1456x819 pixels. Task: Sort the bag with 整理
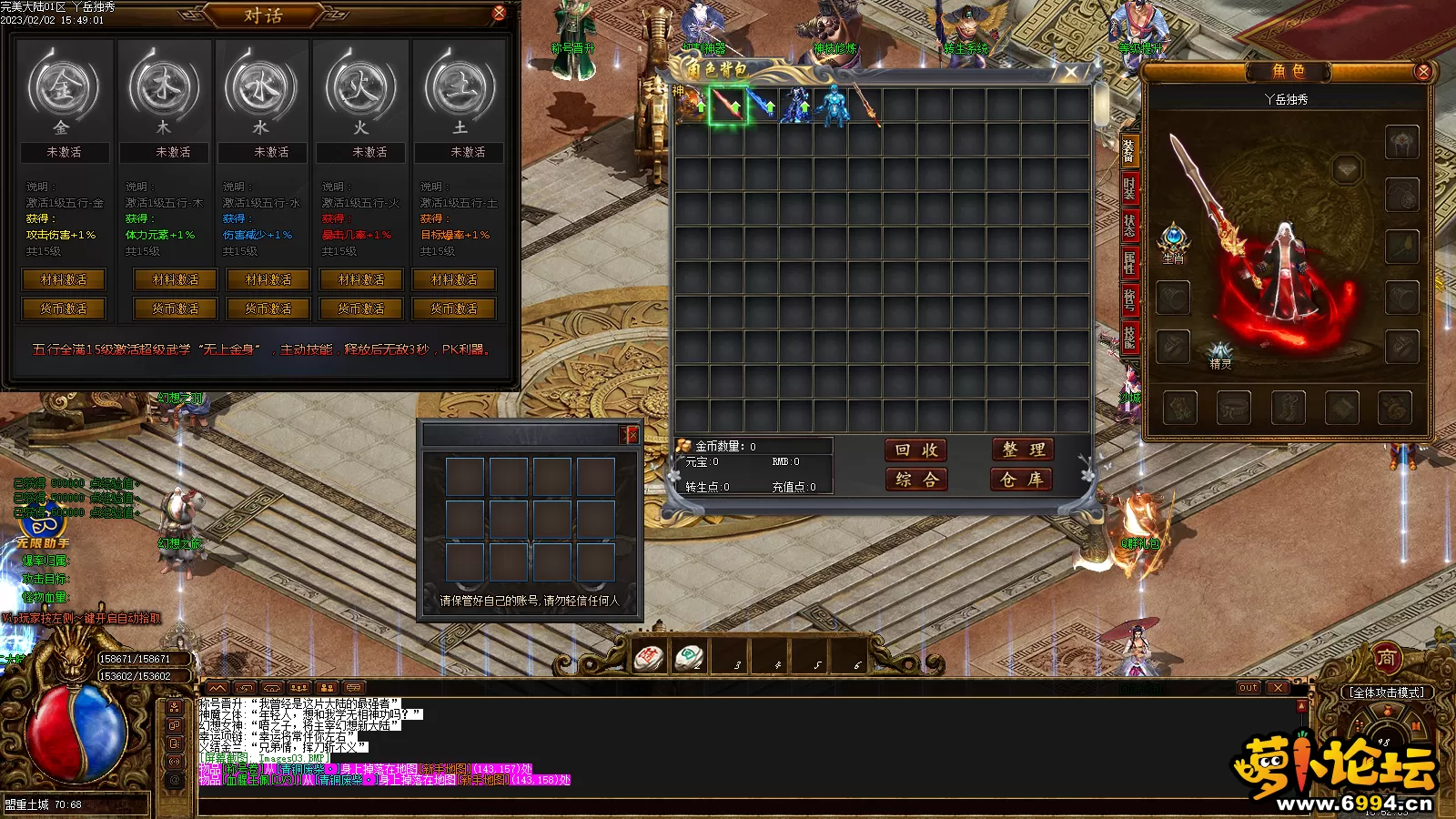pos(1023,450)
